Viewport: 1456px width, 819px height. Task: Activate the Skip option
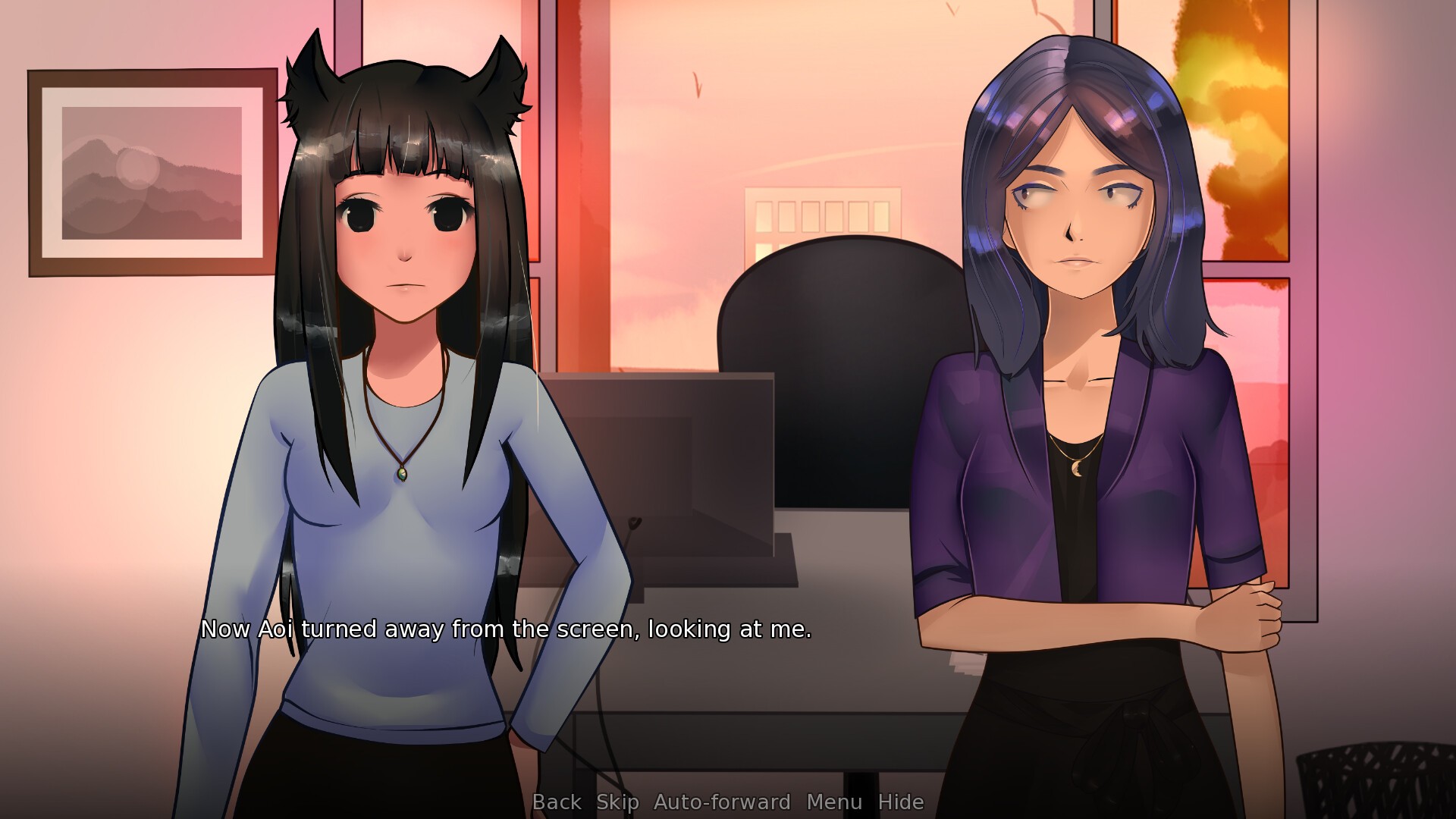point(617,802)
